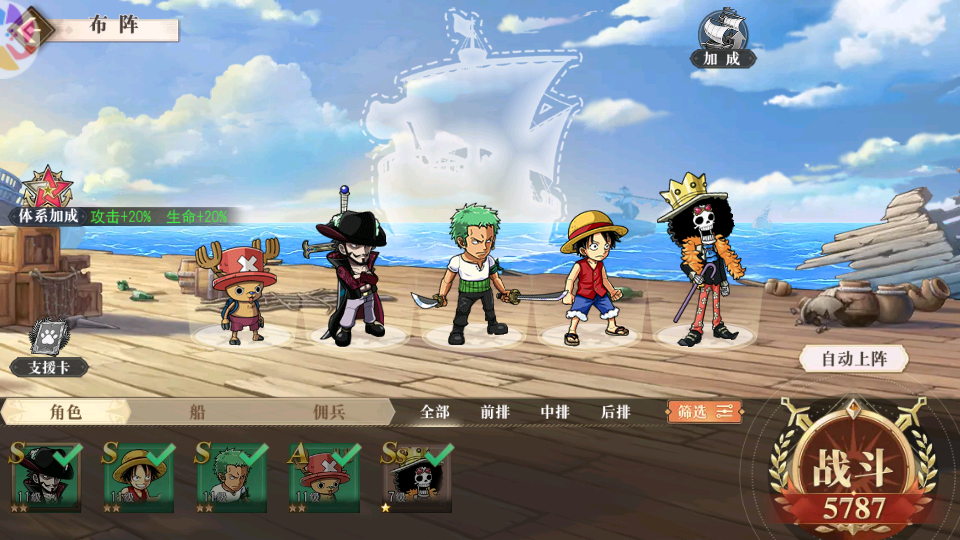Viewport: 960px width, 540px height.
Task: Switch to the 佣兵 mercenary tab
Action: [x=329, y=411]
